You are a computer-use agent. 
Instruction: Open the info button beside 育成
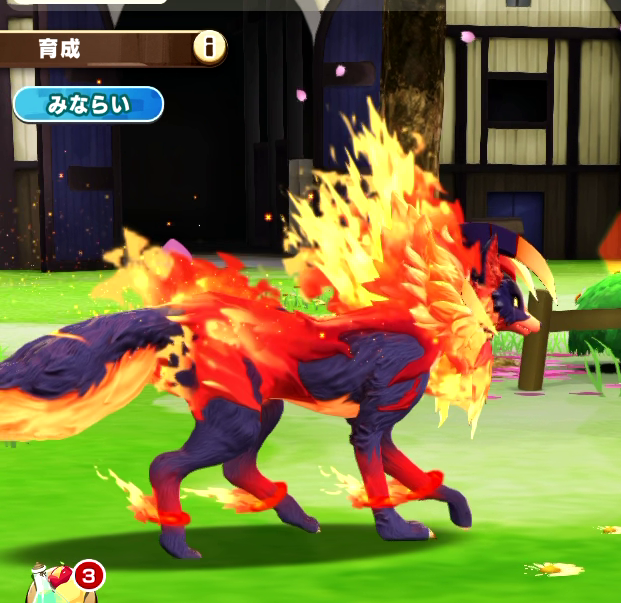pyautogui.click(x=210, y=46)
